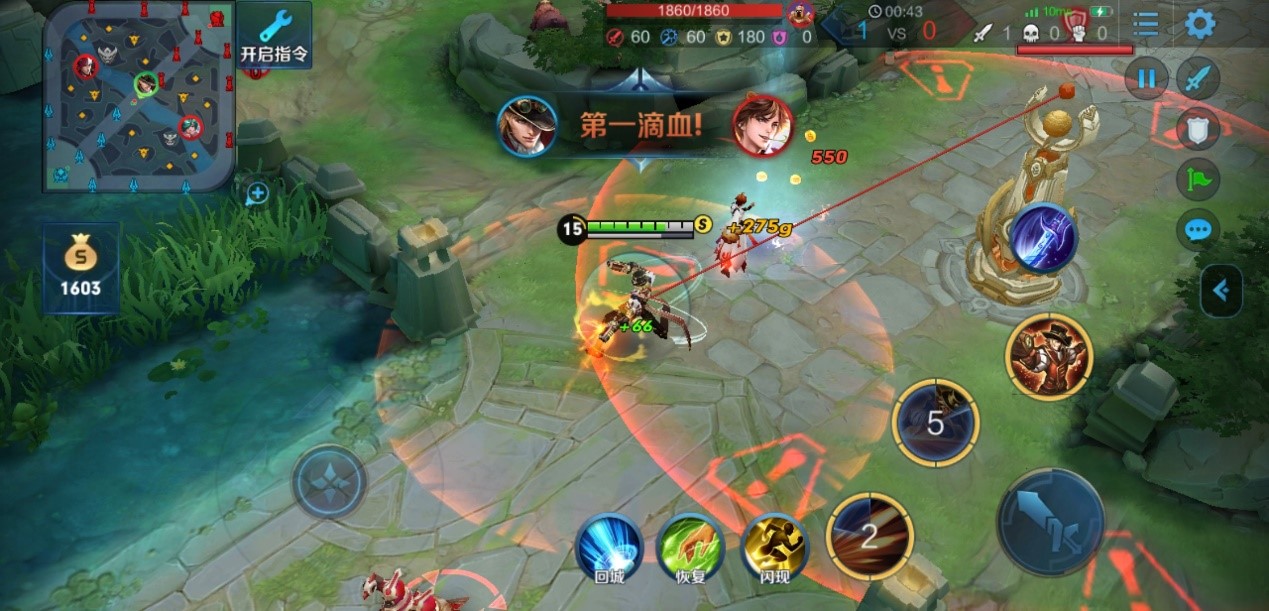1269x611 pixels.
Task: Open the gear settings menu
Action: (1200, 24)
